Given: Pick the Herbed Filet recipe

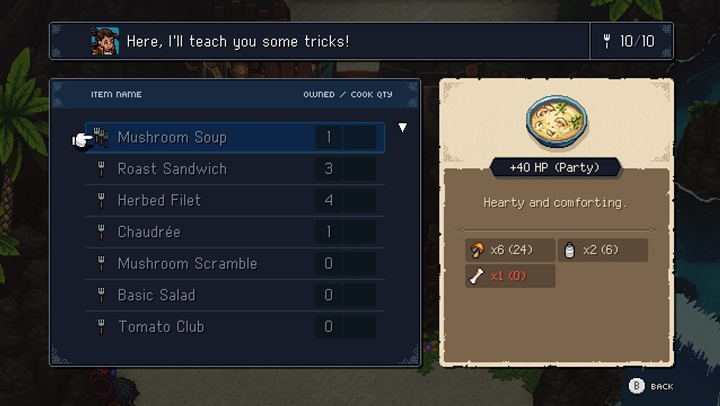Looking at the screenshot, I should (159, 200).
